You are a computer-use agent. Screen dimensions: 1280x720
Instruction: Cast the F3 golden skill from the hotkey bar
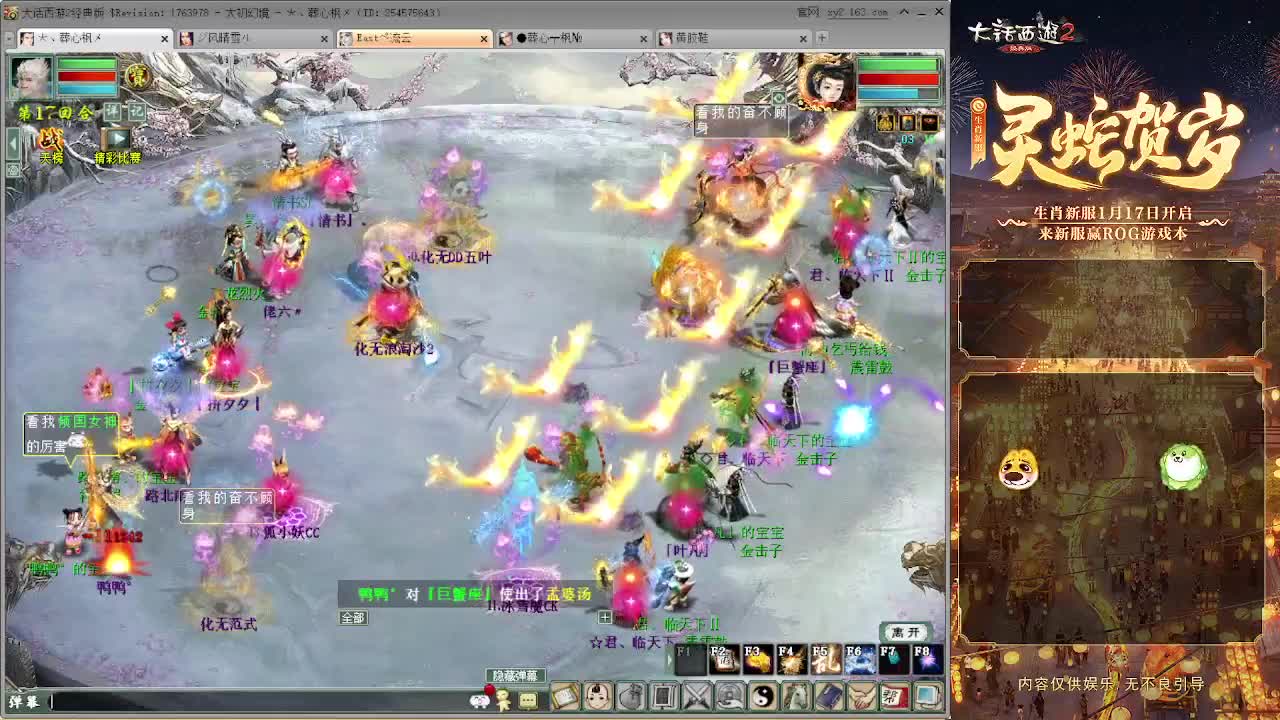click(x=758, y=659)
